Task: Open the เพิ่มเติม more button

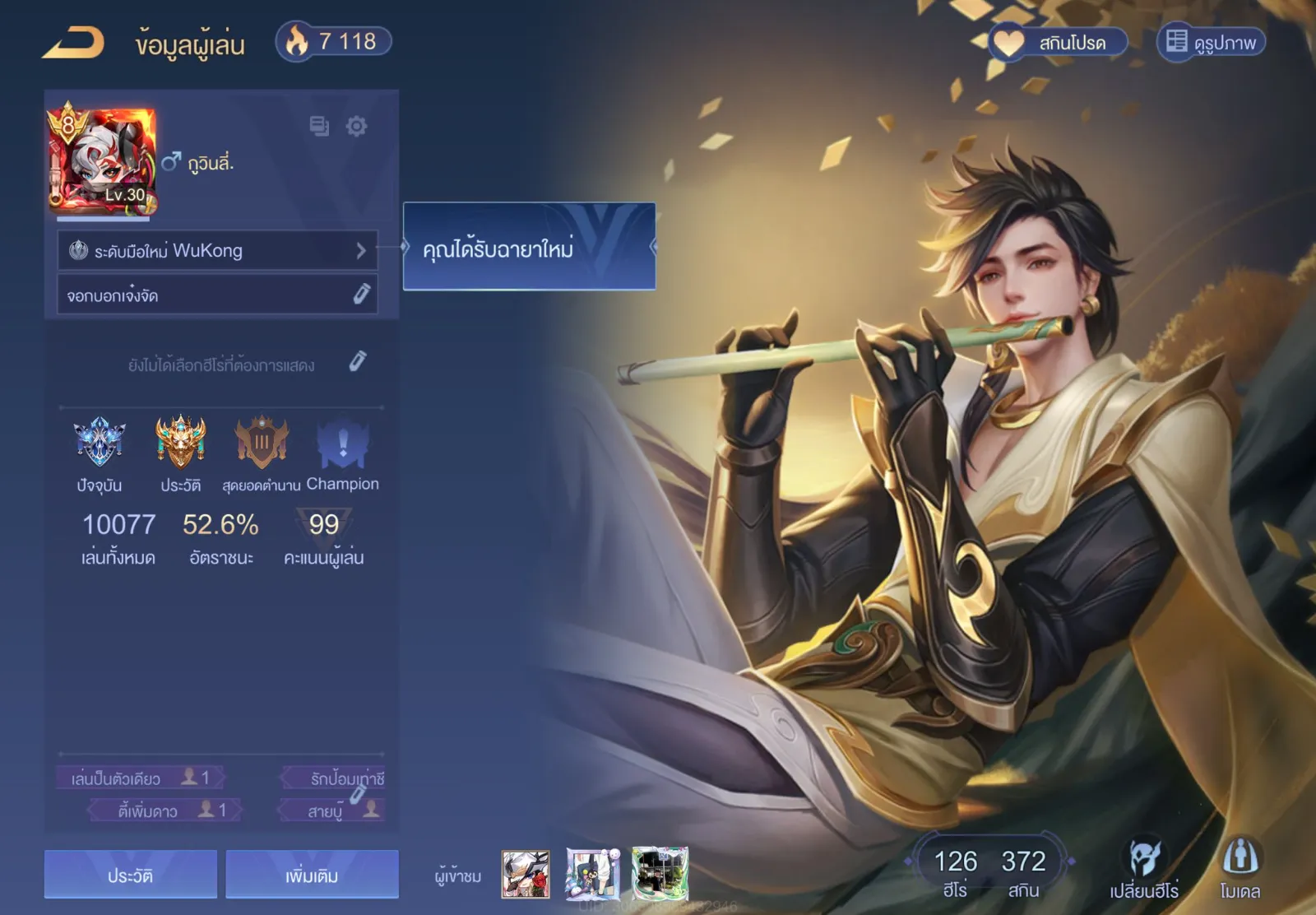Action: coord(312,874)
